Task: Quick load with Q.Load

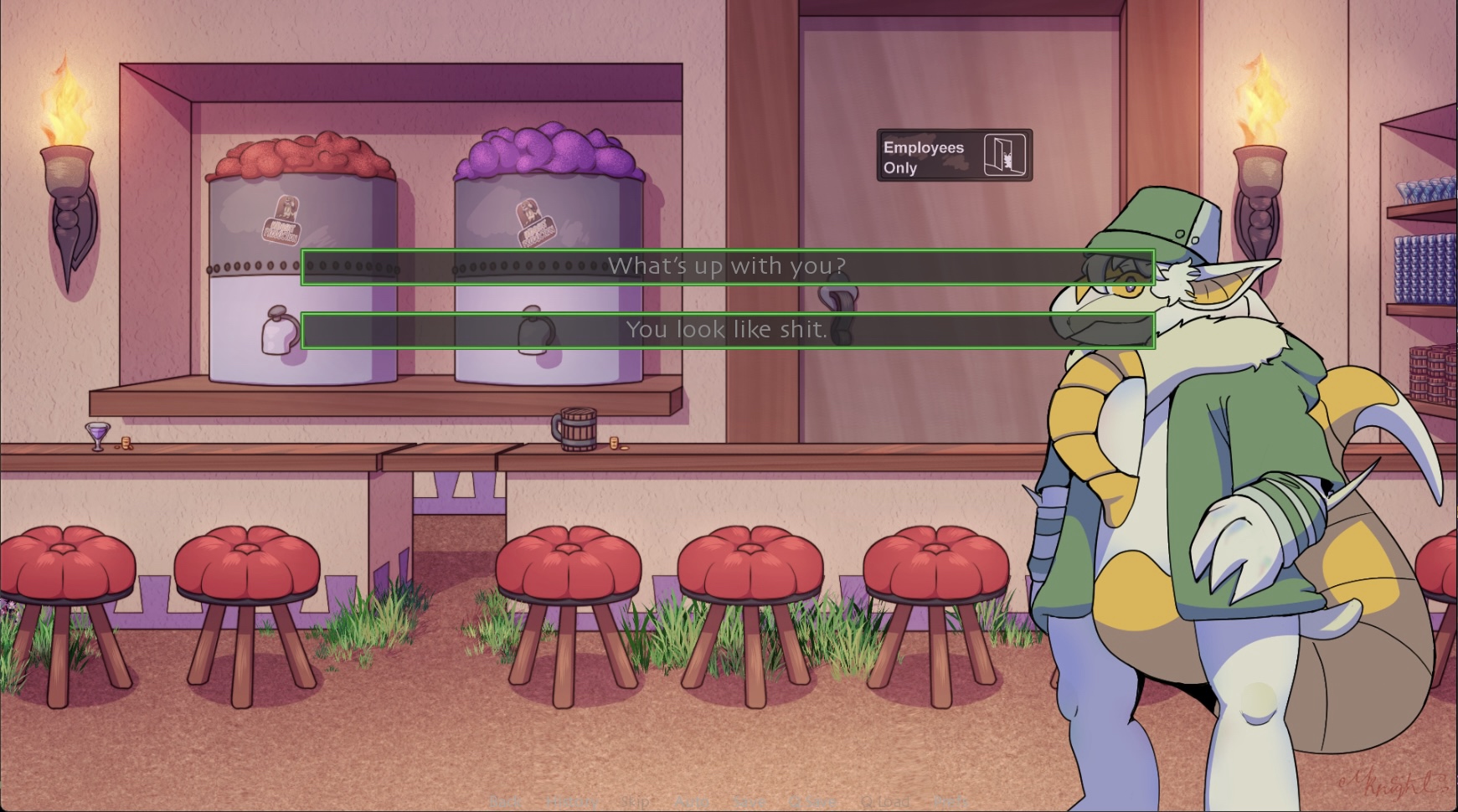Action: coord(886,802)
